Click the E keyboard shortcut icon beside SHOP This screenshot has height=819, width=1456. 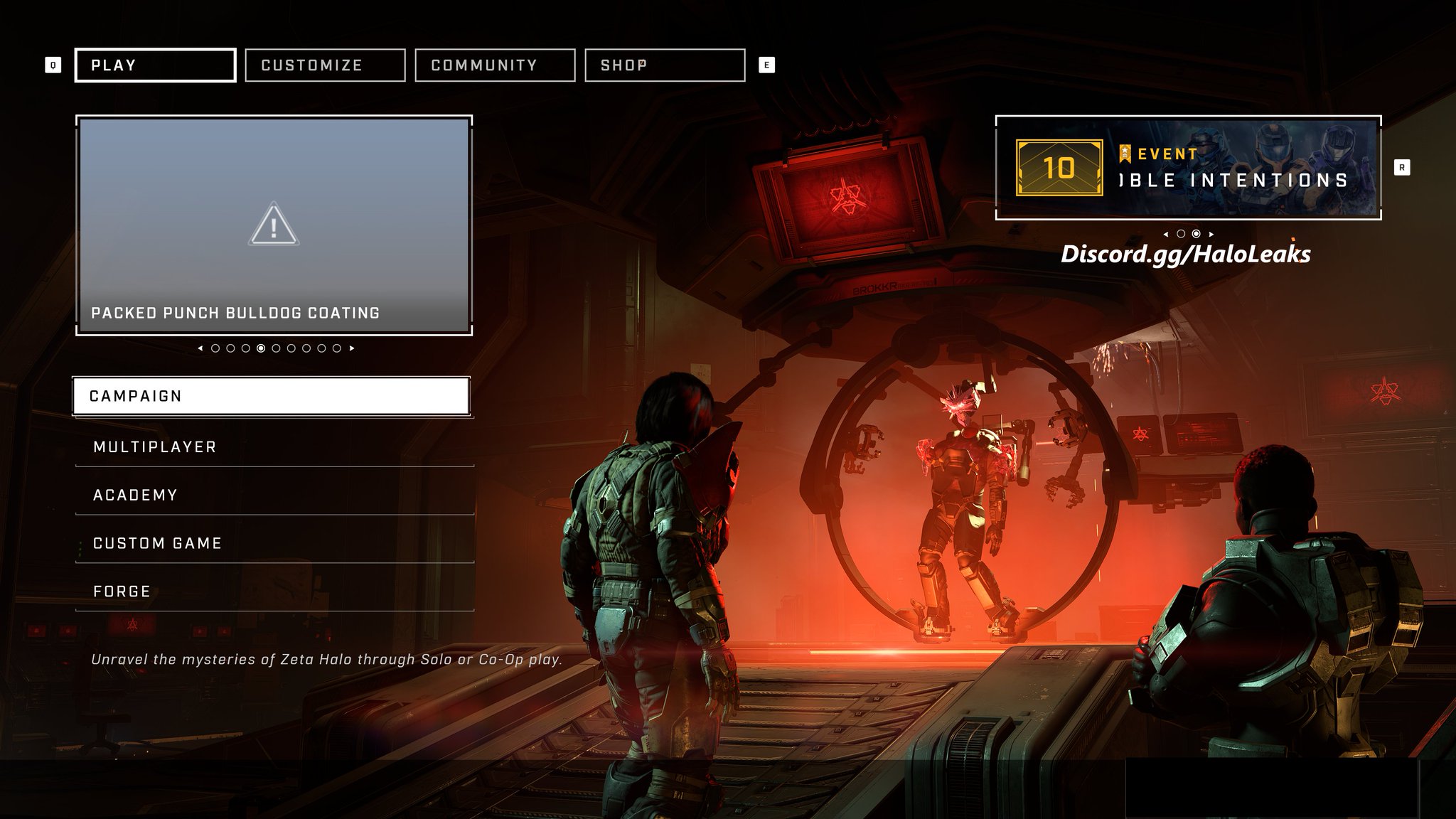[766, 64]
